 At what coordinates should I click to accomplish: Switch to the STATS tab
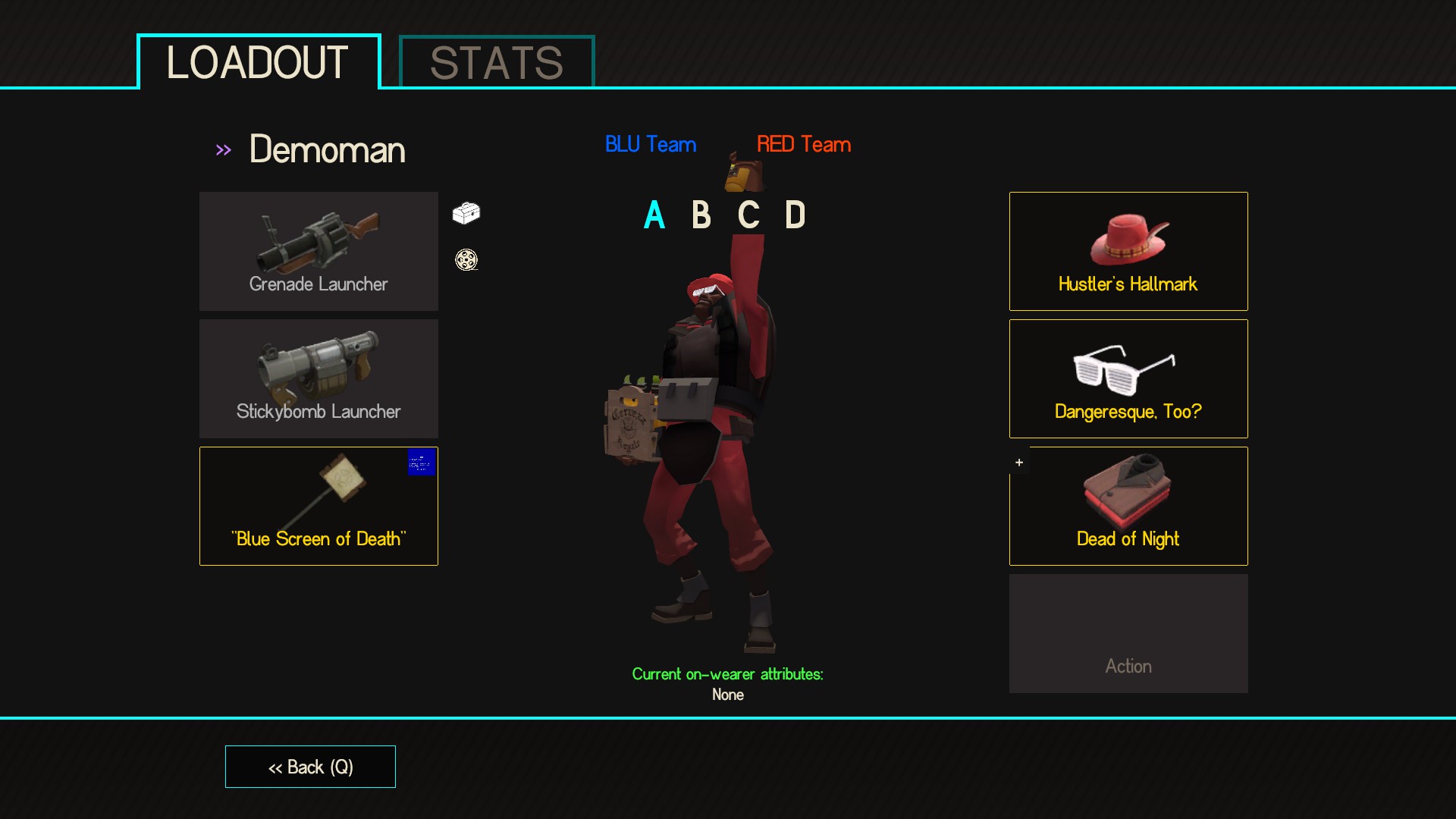tap(497, 62)
